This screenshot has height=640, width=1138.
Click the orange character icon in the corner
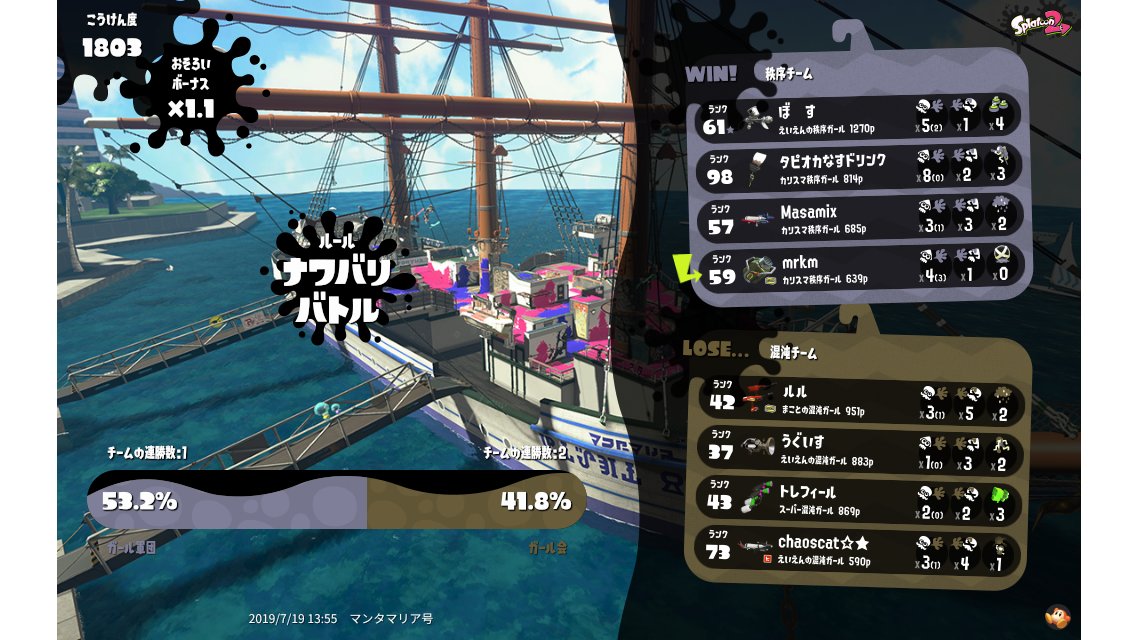(1056, 616)
